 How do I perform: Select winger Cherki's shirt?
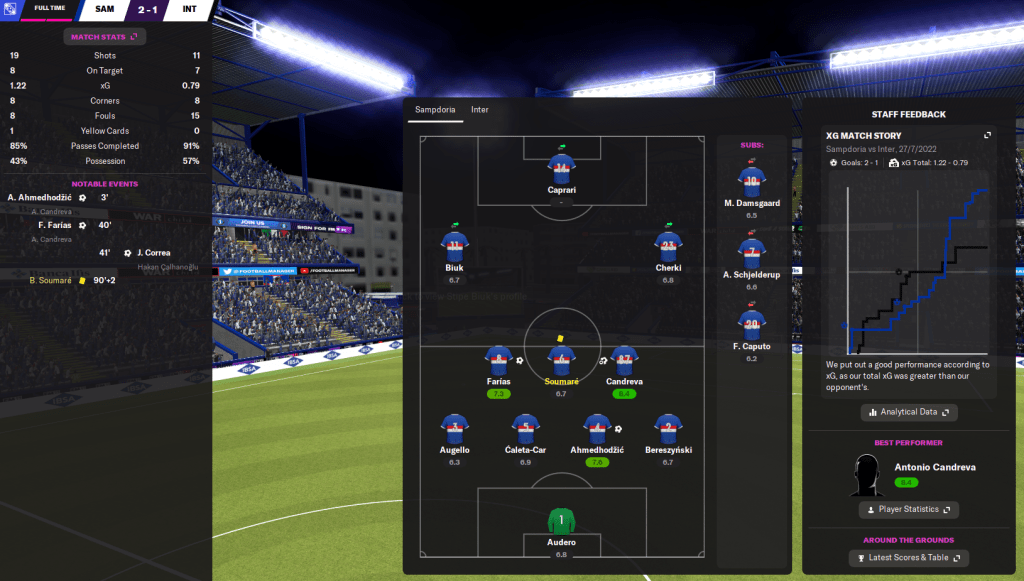point(668,246)
